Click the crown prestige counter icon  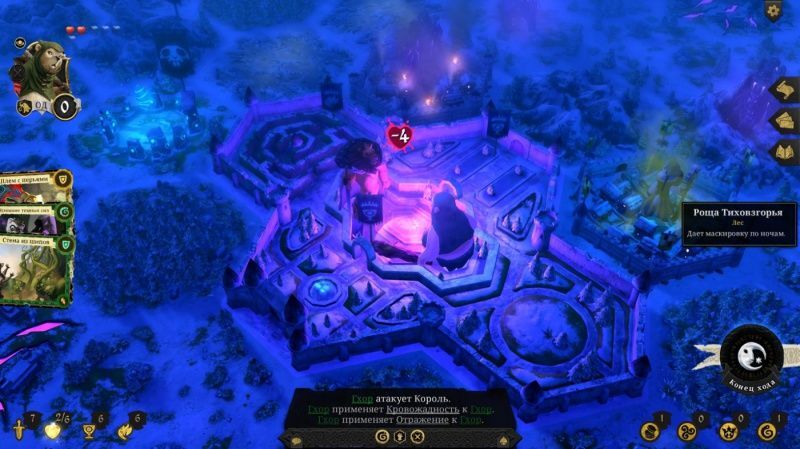729,432
